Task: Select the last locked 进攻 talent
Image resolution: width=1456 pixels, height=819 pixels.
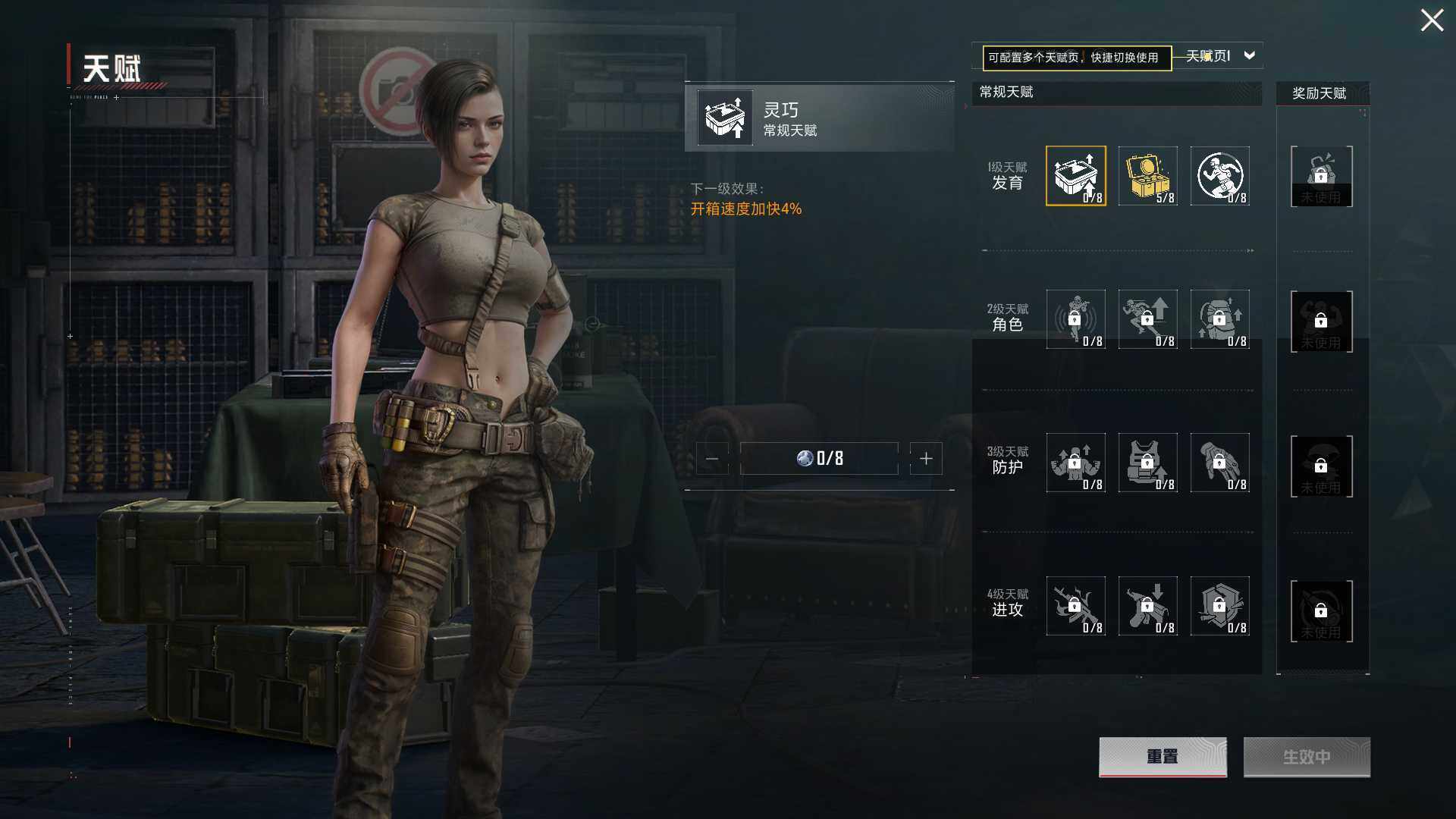Action: (1219, 606)
